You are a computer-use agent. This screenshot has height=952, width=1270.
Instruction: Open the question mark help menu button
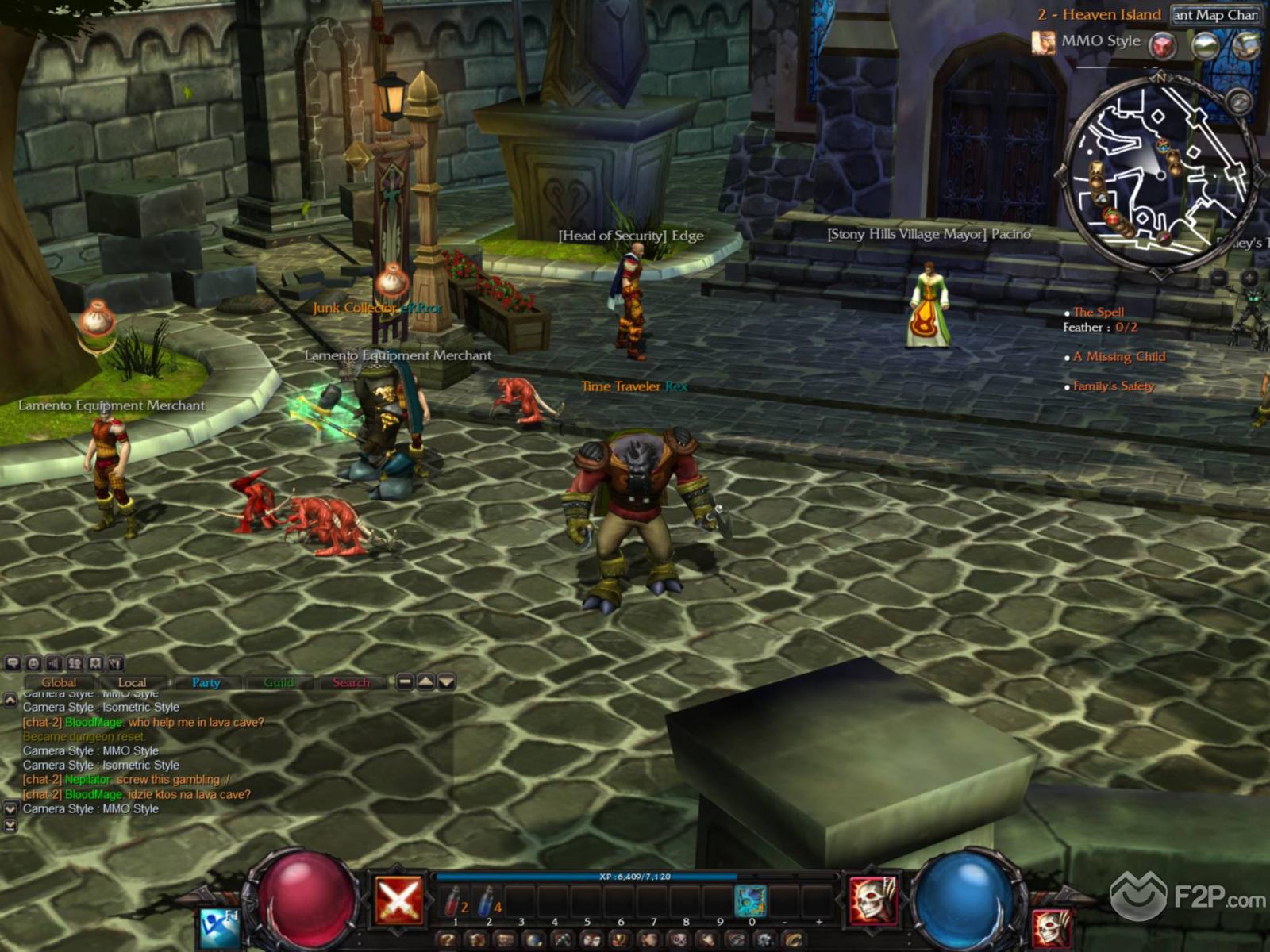click(x=448, y=940)
